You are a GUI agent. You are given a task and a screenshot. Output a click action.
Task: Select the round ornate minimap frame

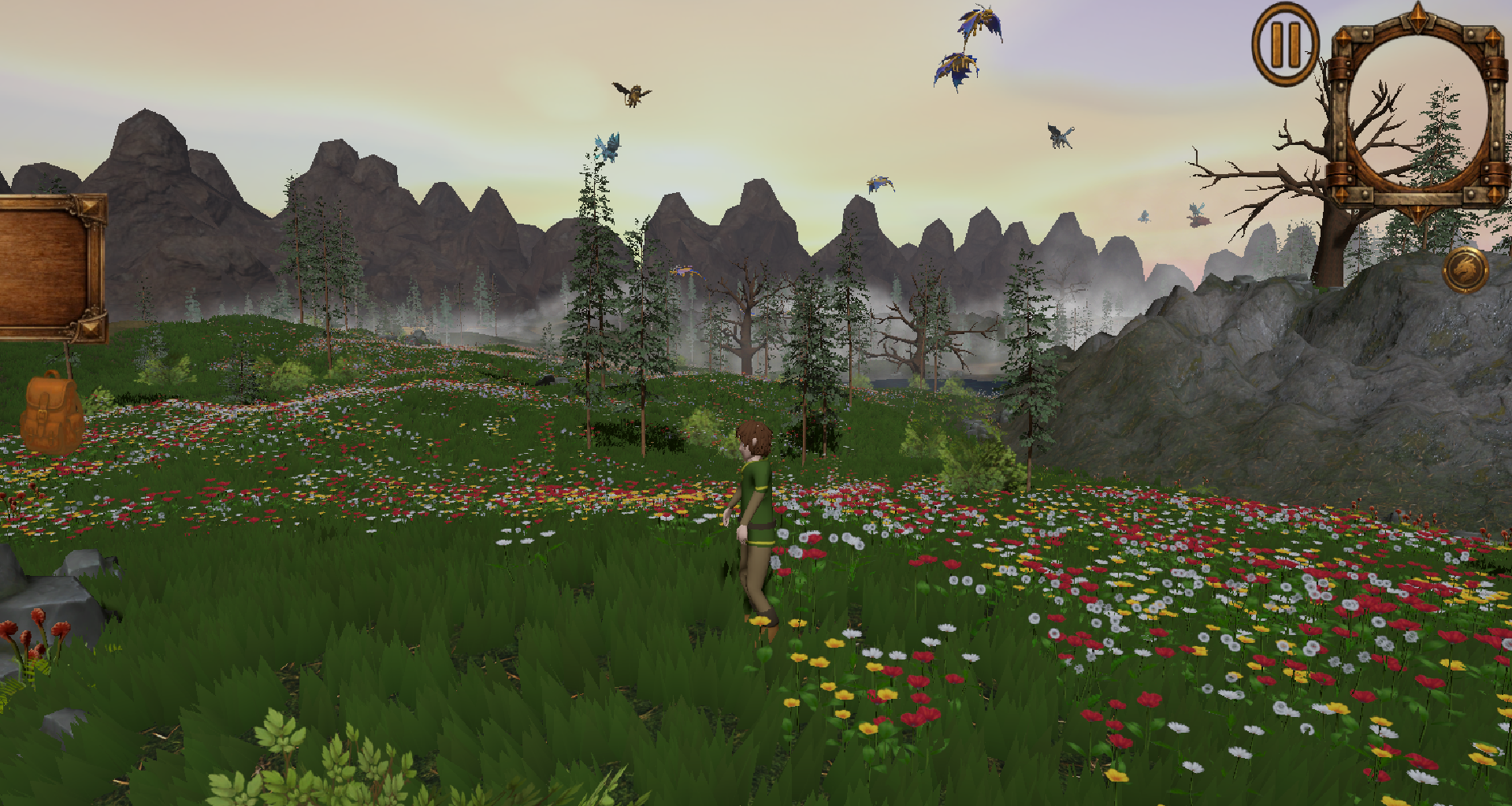pos(1417,112)
